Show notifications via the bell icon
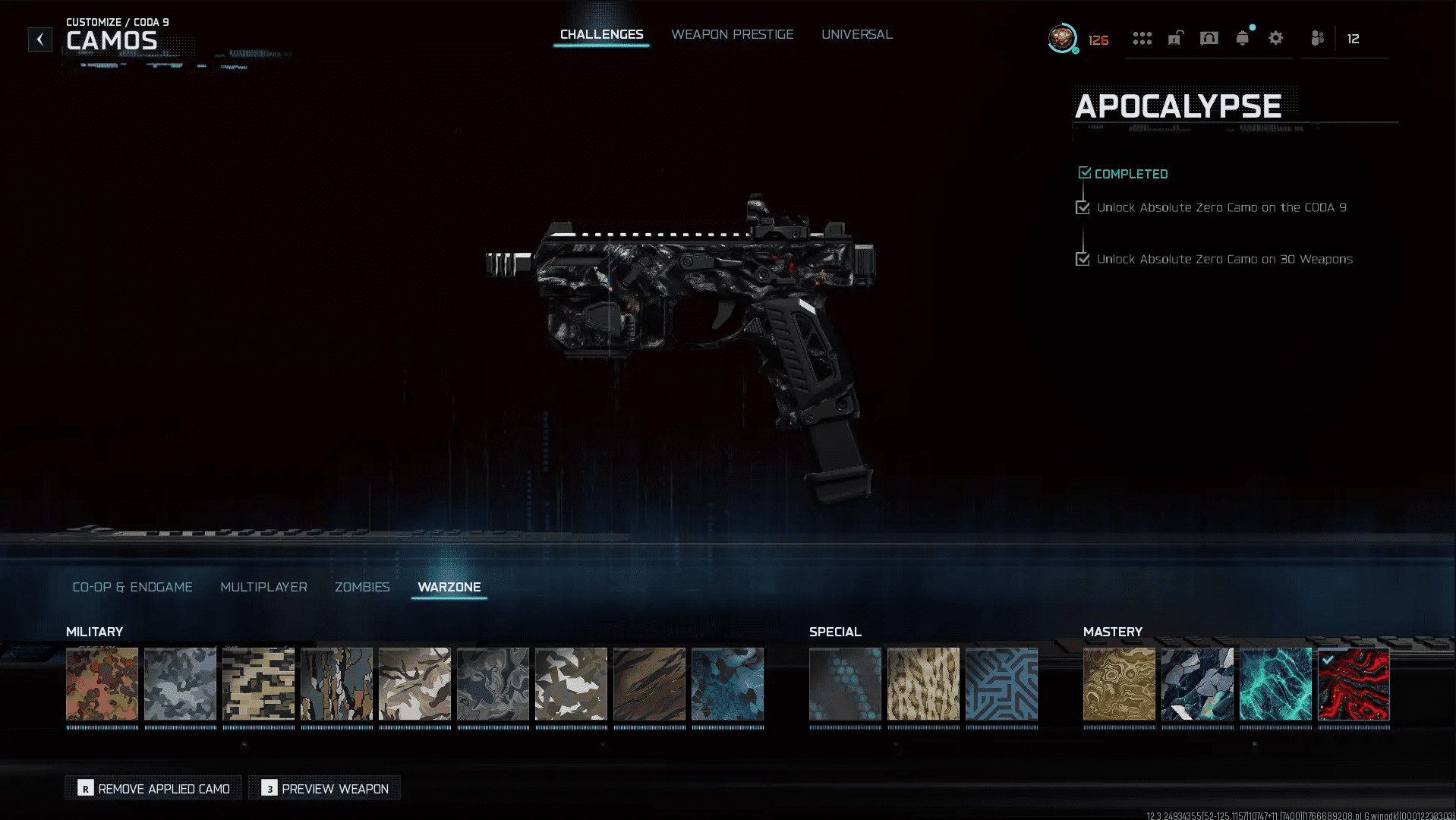 click(x=1242, y=39)
